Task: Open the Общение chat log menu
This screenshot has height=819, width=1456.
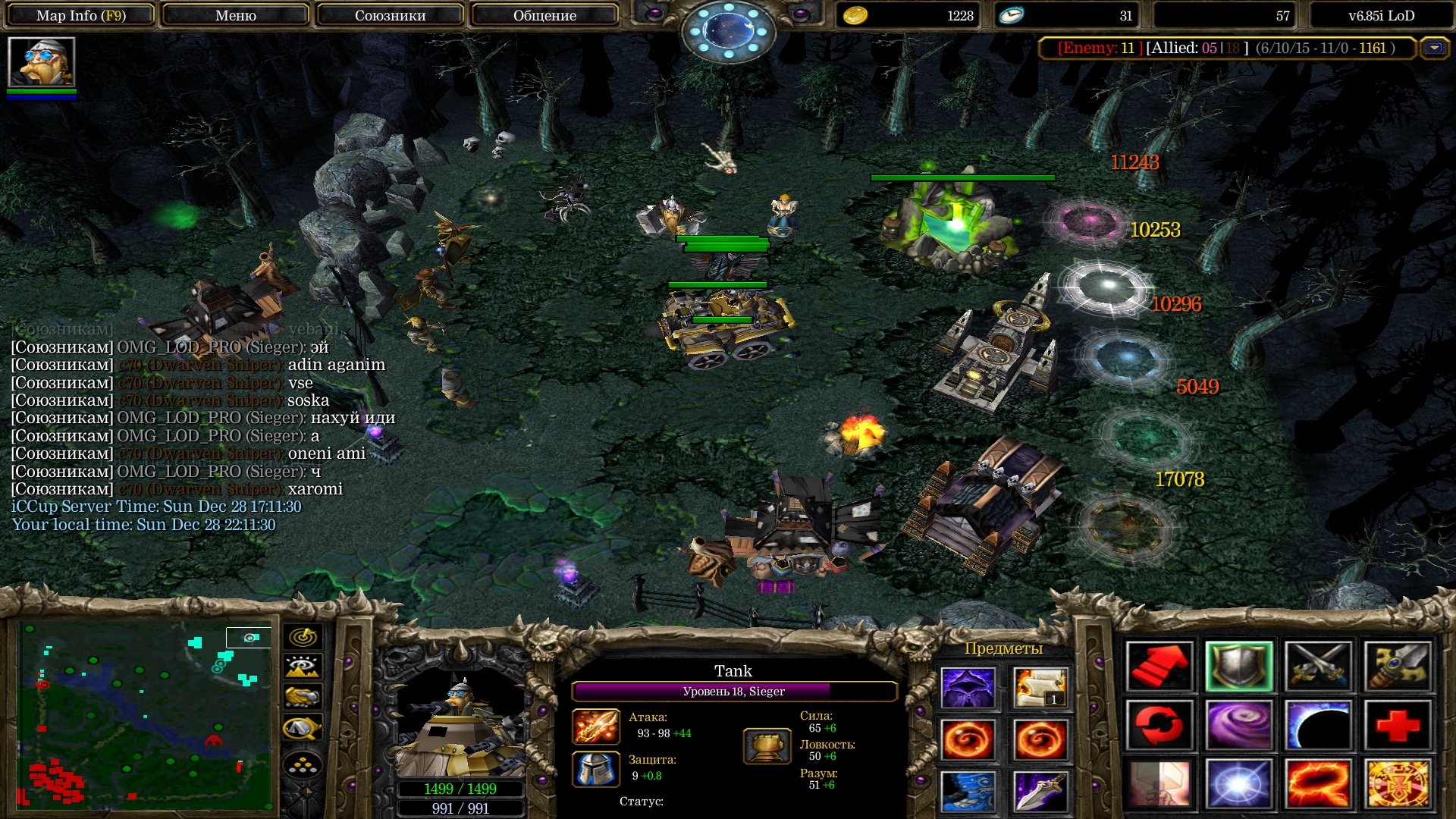Action: click(544, 15)
